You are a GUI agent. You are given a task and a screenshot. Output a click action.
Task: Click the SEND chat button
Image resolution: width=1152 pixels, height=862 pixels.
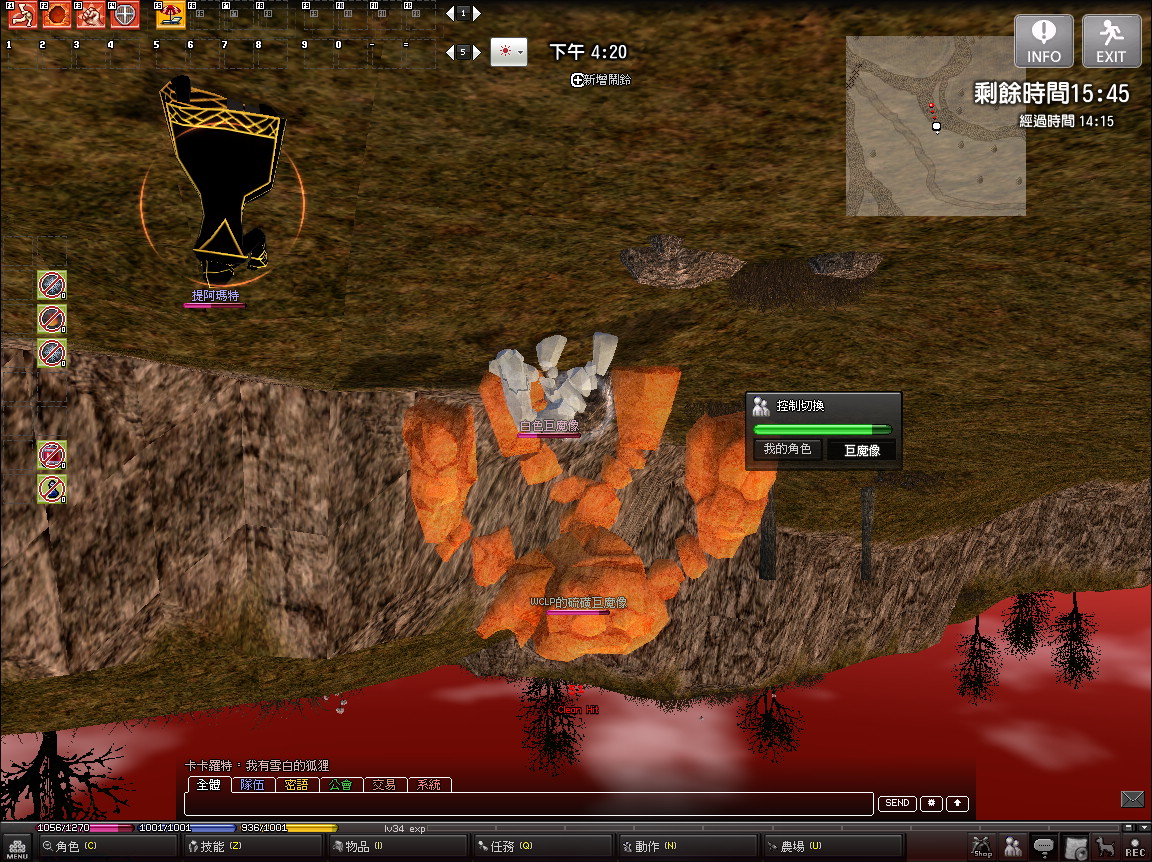(897, 803)
